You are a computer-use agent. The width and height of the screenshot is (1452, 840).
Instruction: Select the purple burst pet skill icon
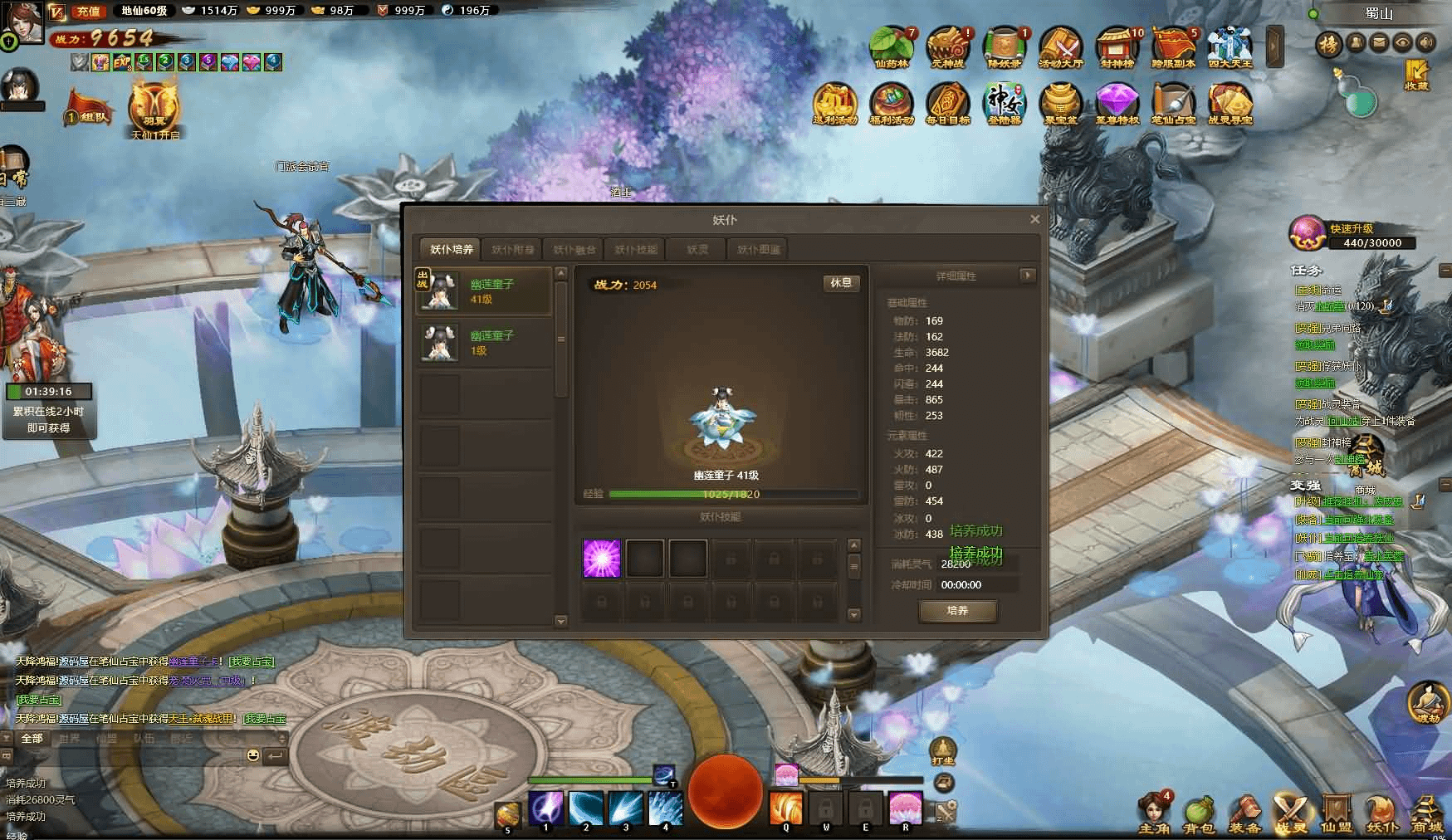602,559
